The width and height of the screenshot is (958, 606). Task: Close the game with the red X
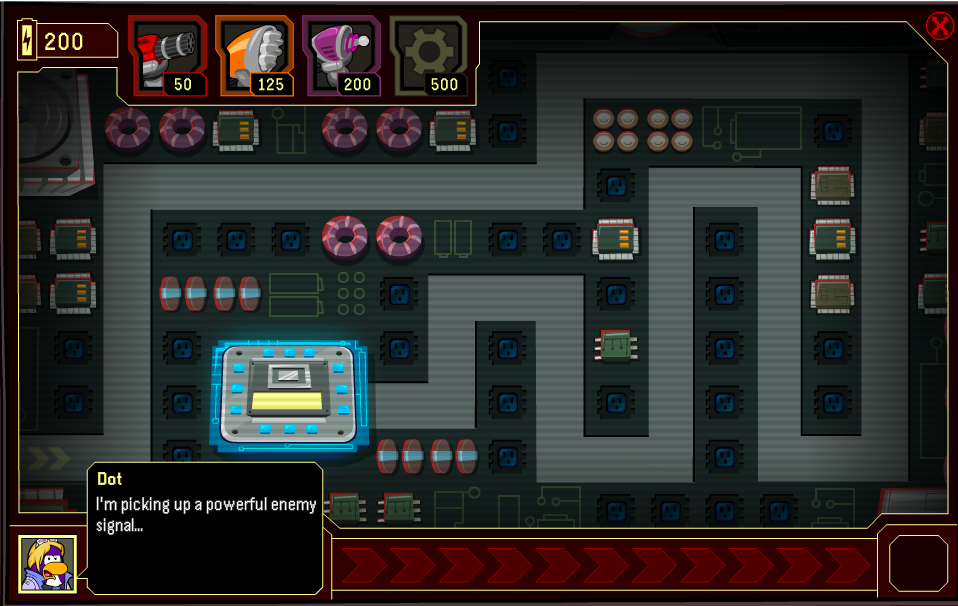tap(940, 25)
